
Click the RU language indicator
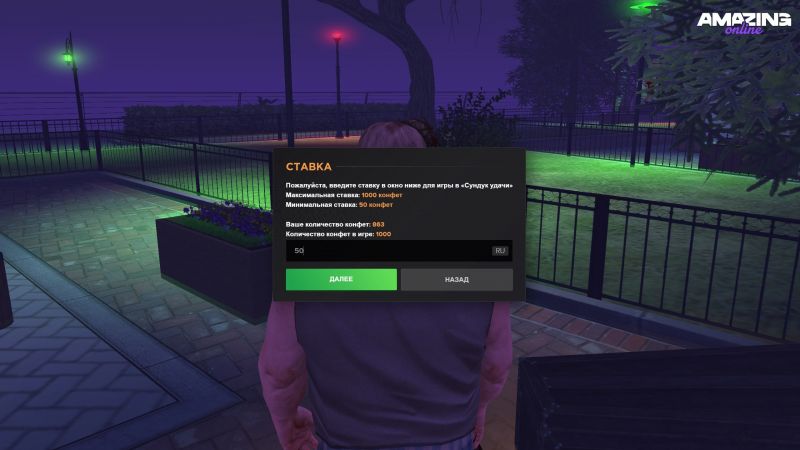coord(500,250)
